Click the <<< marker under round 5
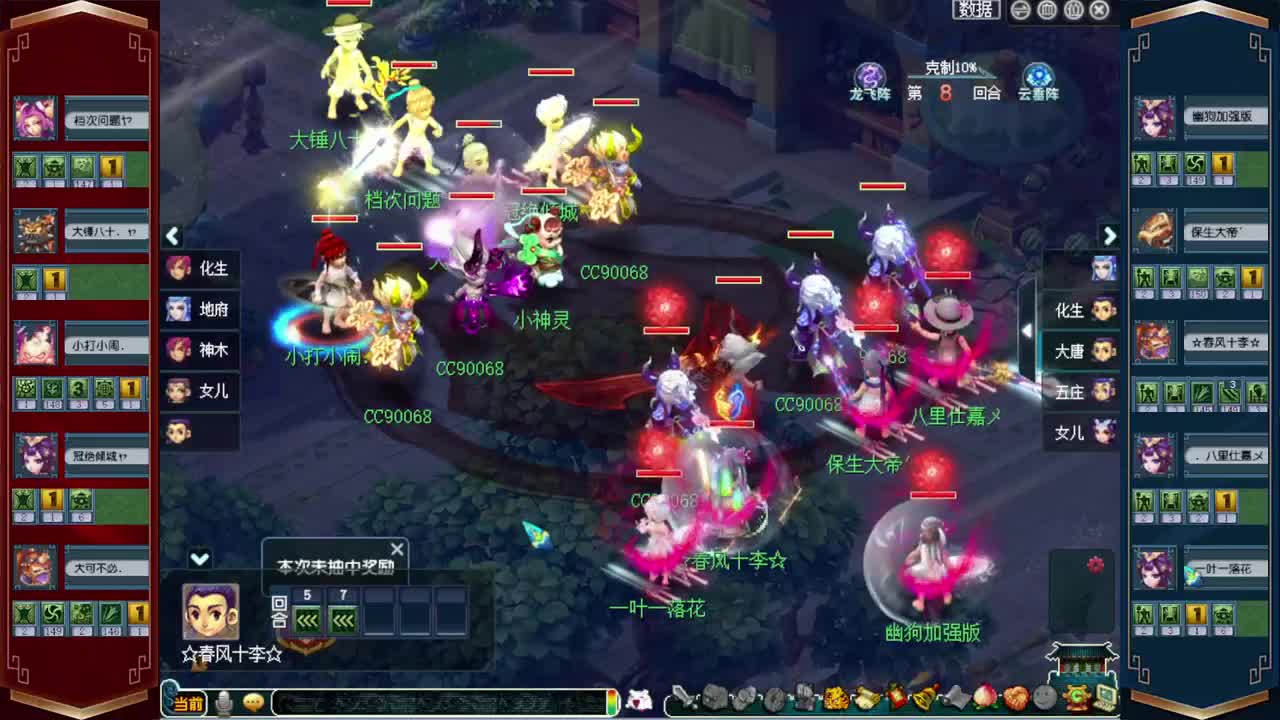 point(306,620)
